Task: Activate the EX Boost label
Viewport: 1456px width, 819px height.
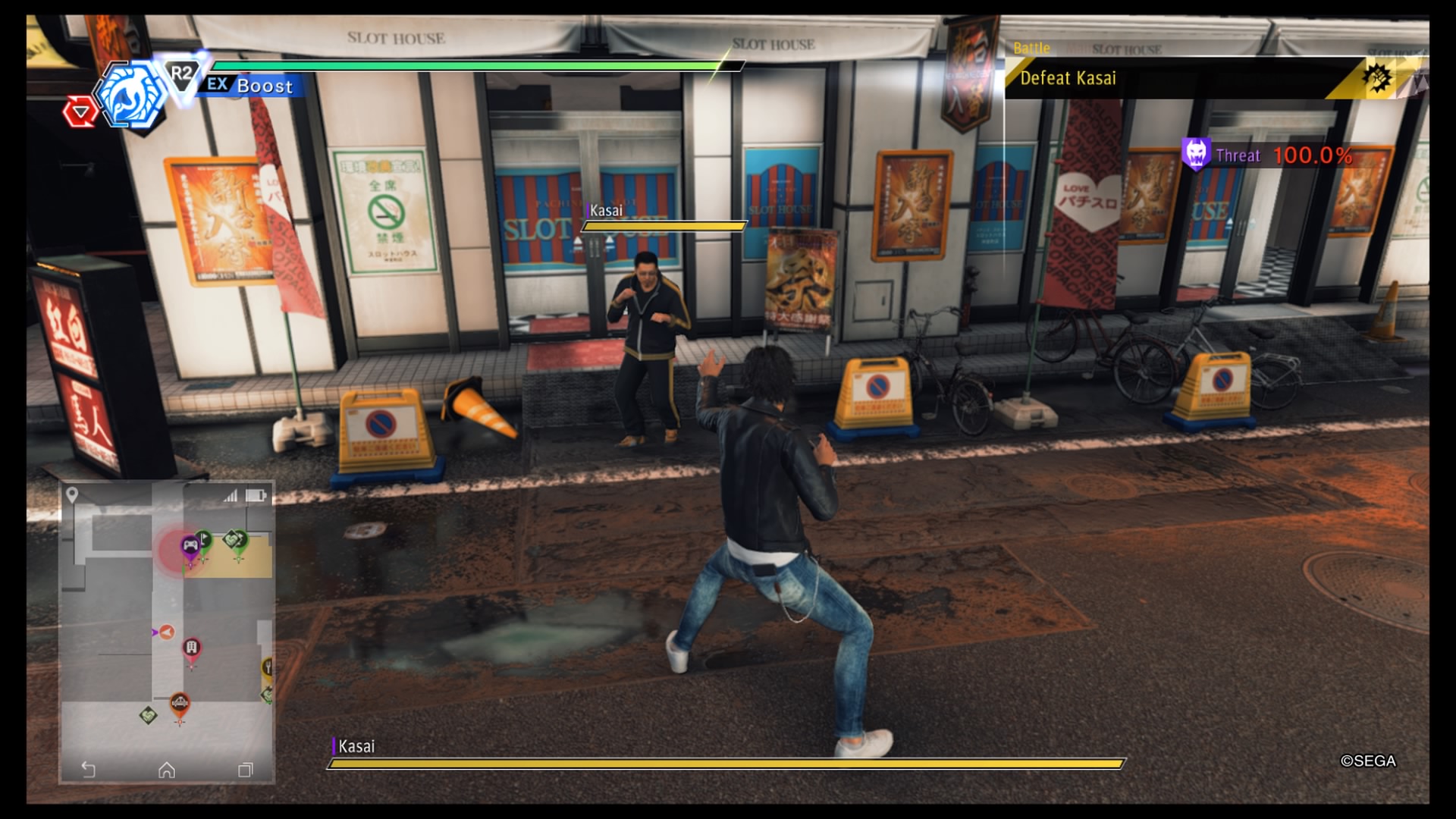Action: (250, 85)
